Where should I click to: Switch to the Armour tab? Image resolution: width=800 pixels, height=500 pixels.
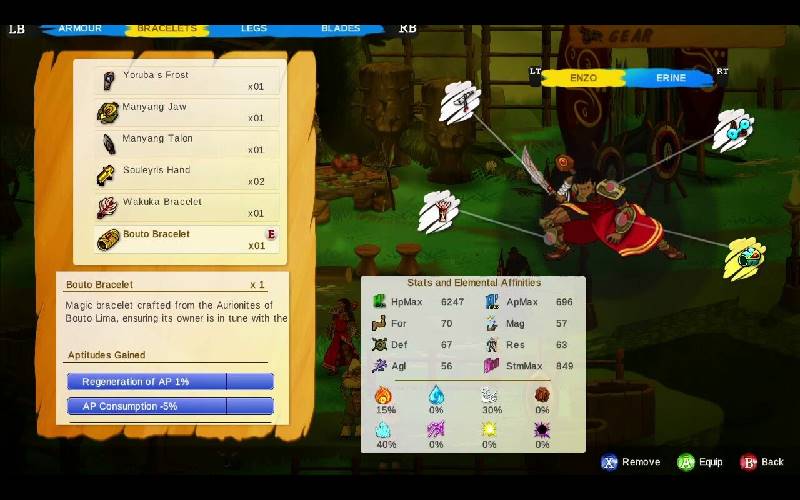(80, 28)
